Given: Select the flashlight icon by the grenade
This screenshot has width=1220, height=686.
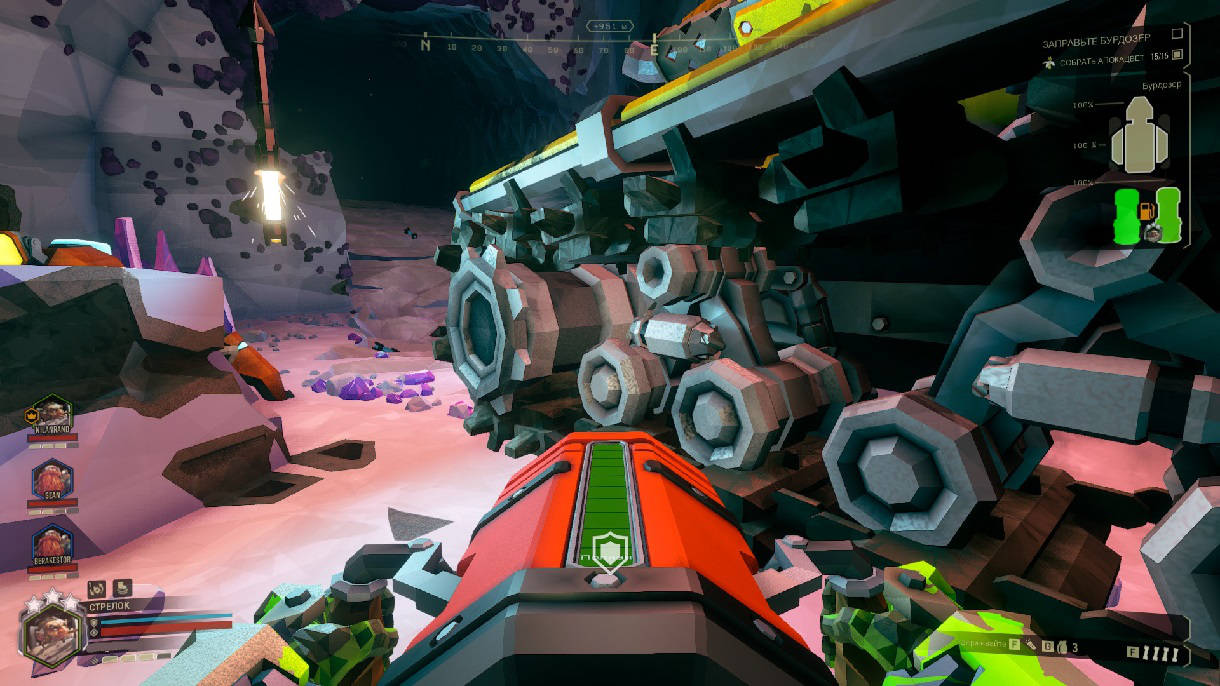Looking at the screenshot, I should 1029,647.
